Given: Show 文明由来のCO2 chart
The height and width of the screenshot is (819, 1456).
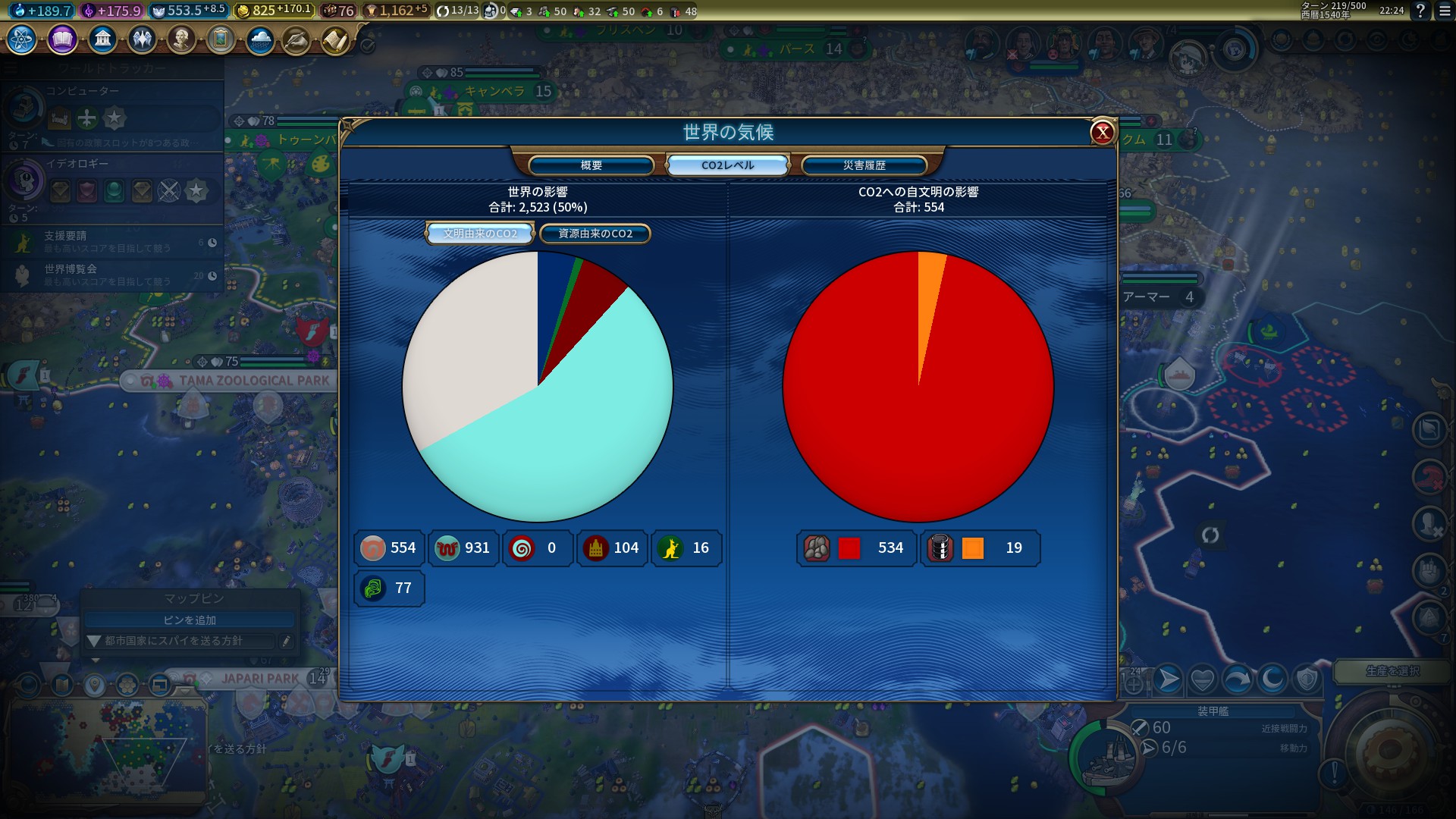Looking at the screenshot, I should [480, 234].
